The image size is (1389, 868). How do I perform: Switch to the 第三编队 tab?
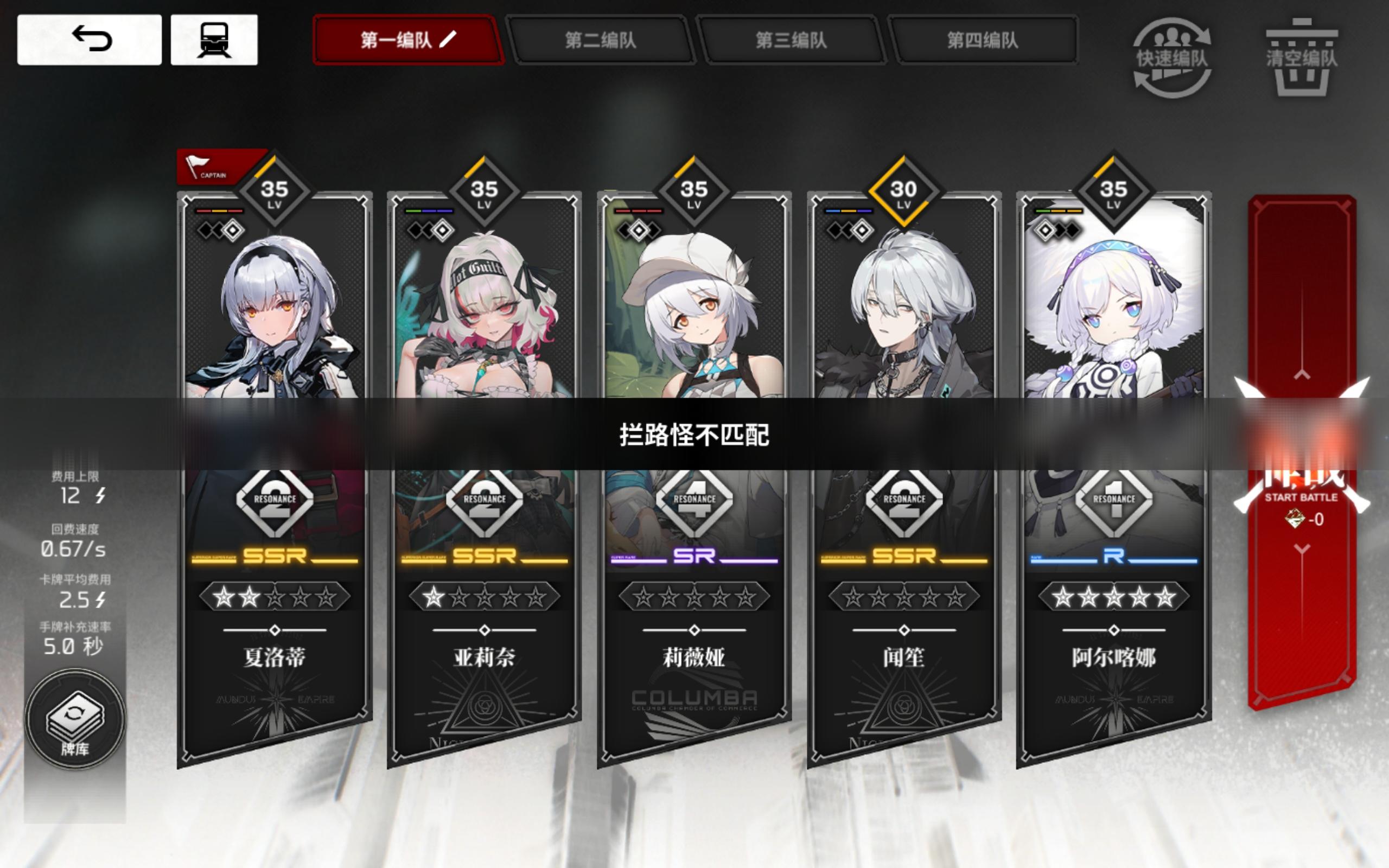tap(791, 40)
